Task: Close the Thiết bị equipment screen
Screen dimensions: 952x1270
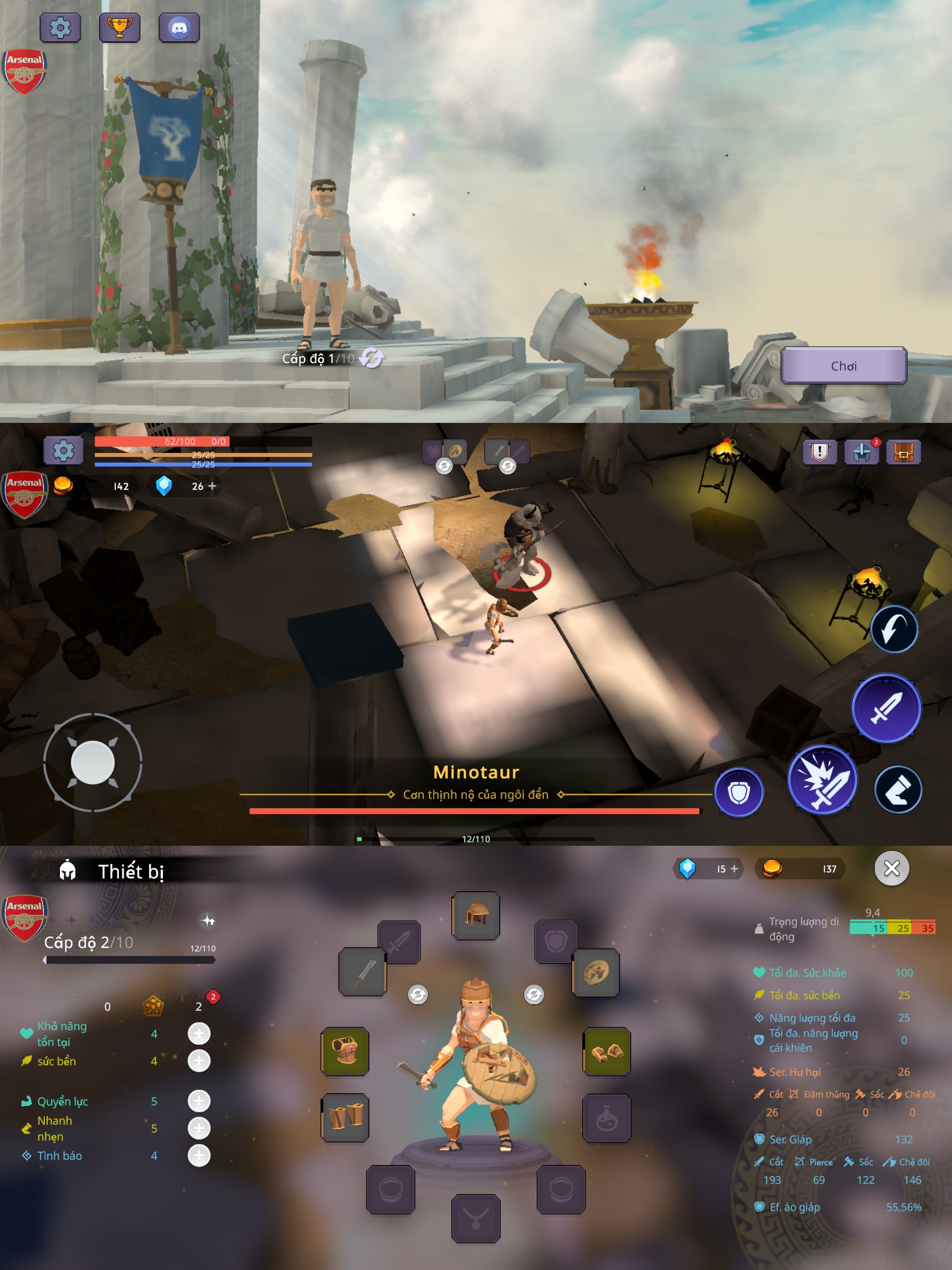Action: coord(891,869)
